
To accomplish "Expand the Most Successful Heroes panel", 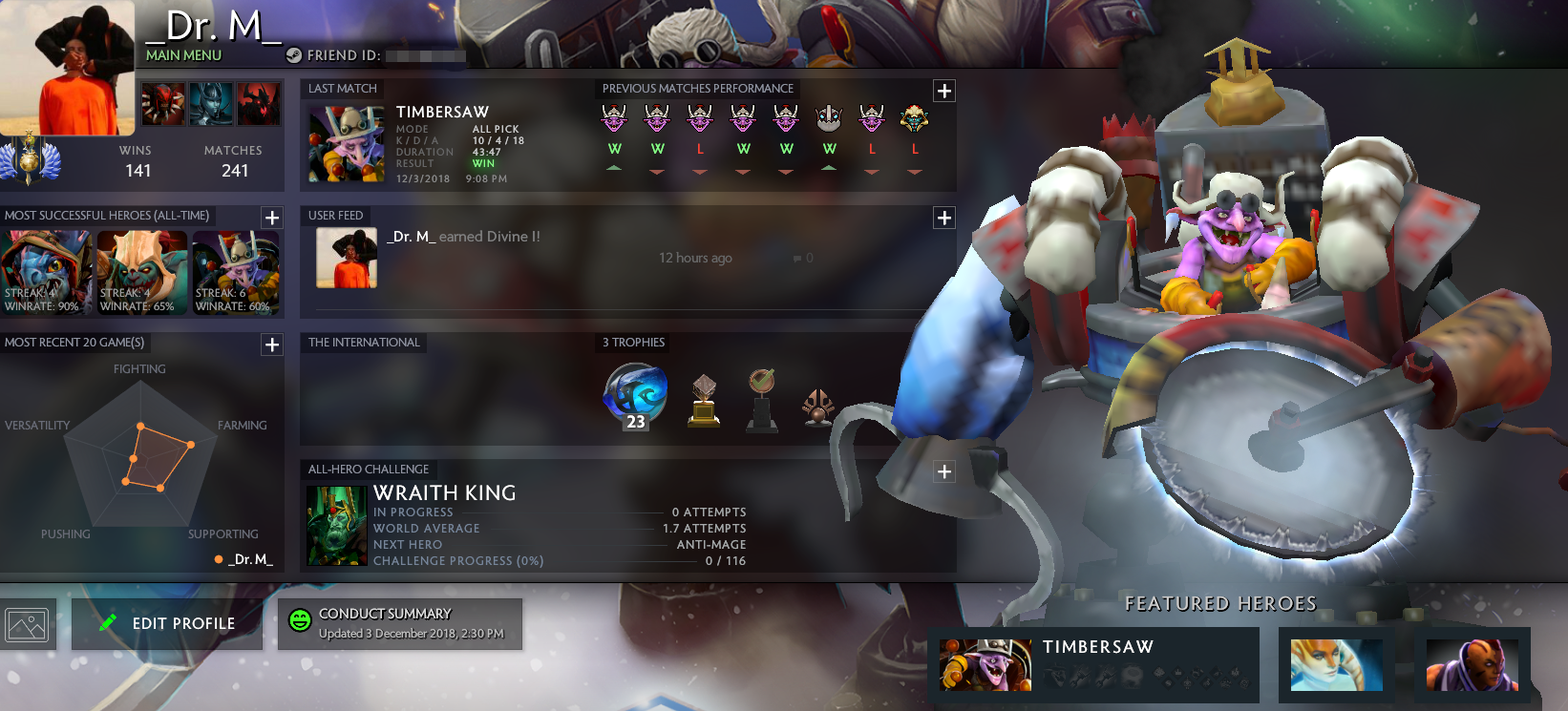I will [x=271, y=217].
